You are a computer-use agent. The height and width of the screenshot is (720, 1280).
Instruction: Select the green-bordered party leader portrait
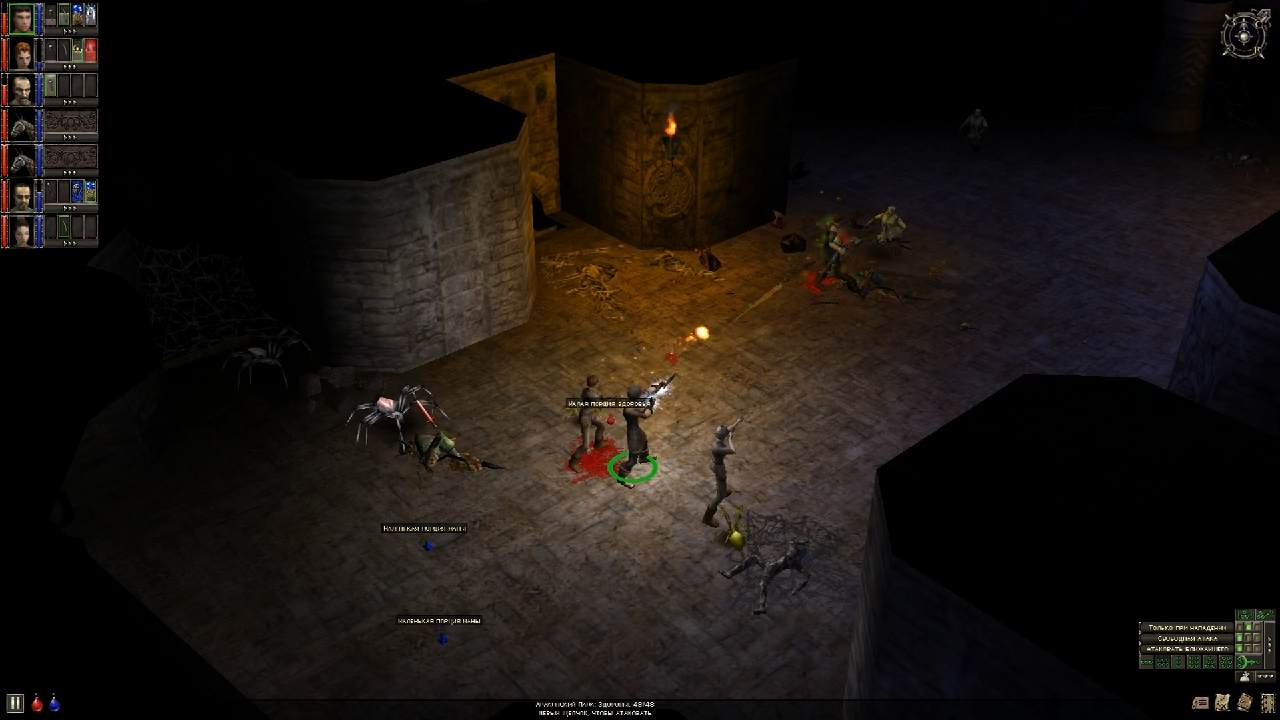(x=22, y=18)
